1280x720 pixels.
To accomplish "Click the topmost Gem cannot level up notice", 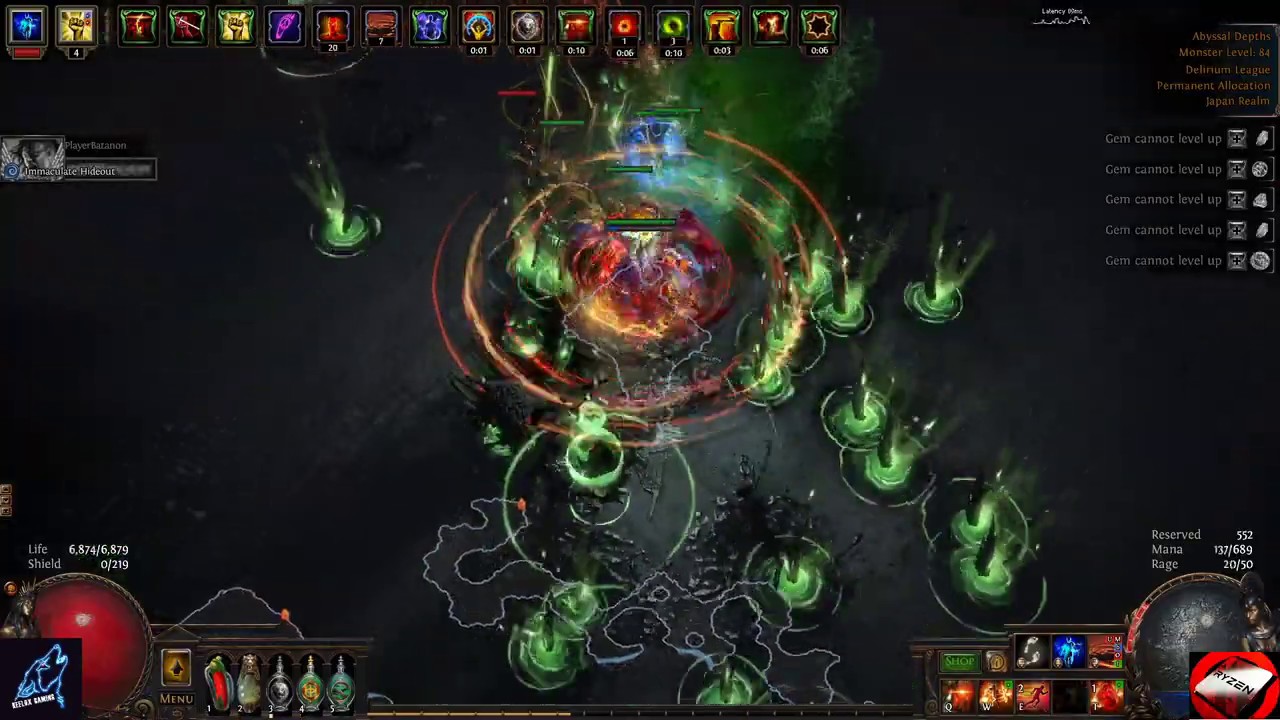I will click(1163, 139).
